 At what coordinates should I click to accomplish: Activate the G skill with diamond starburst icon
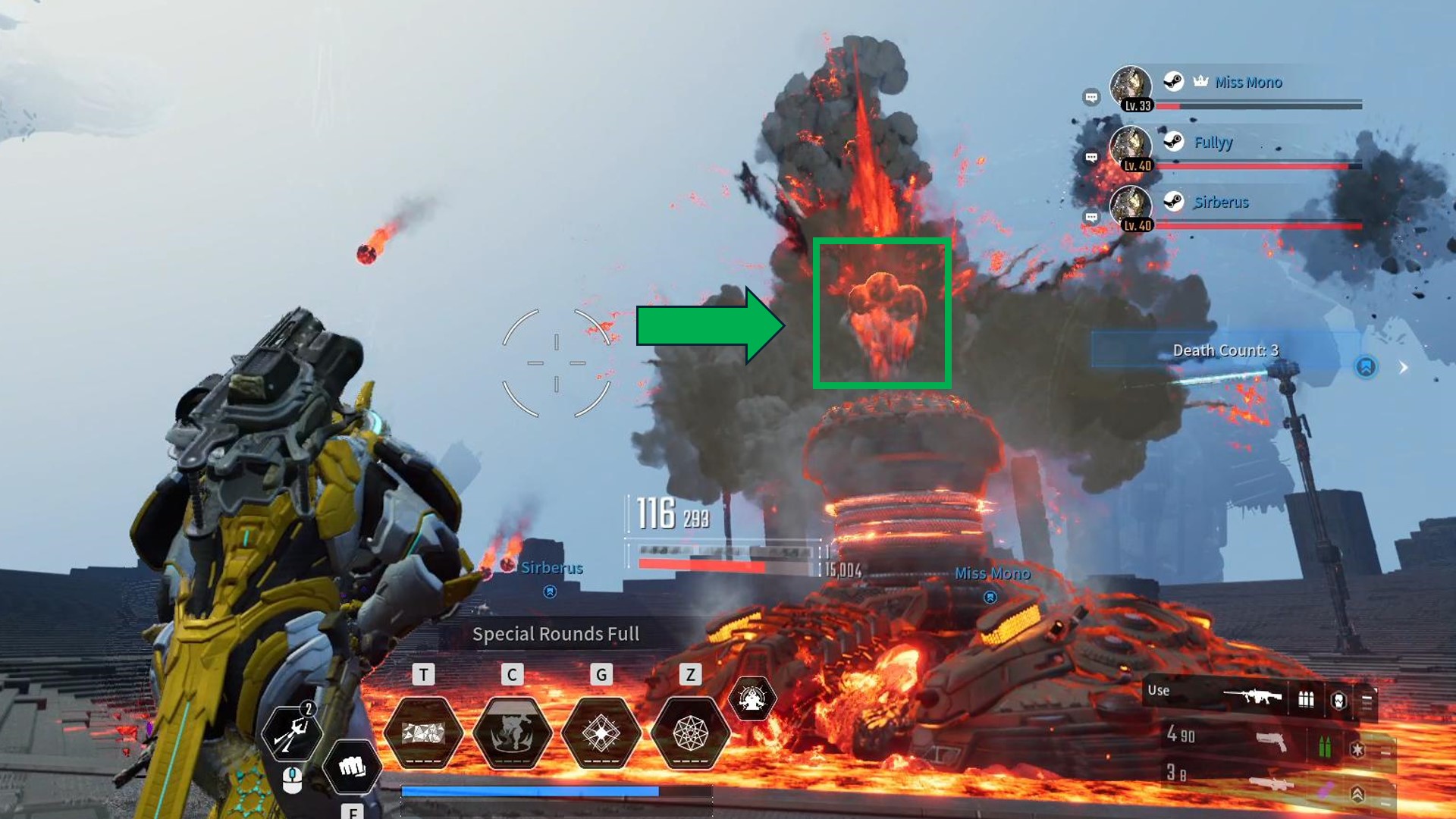(601, 733)
